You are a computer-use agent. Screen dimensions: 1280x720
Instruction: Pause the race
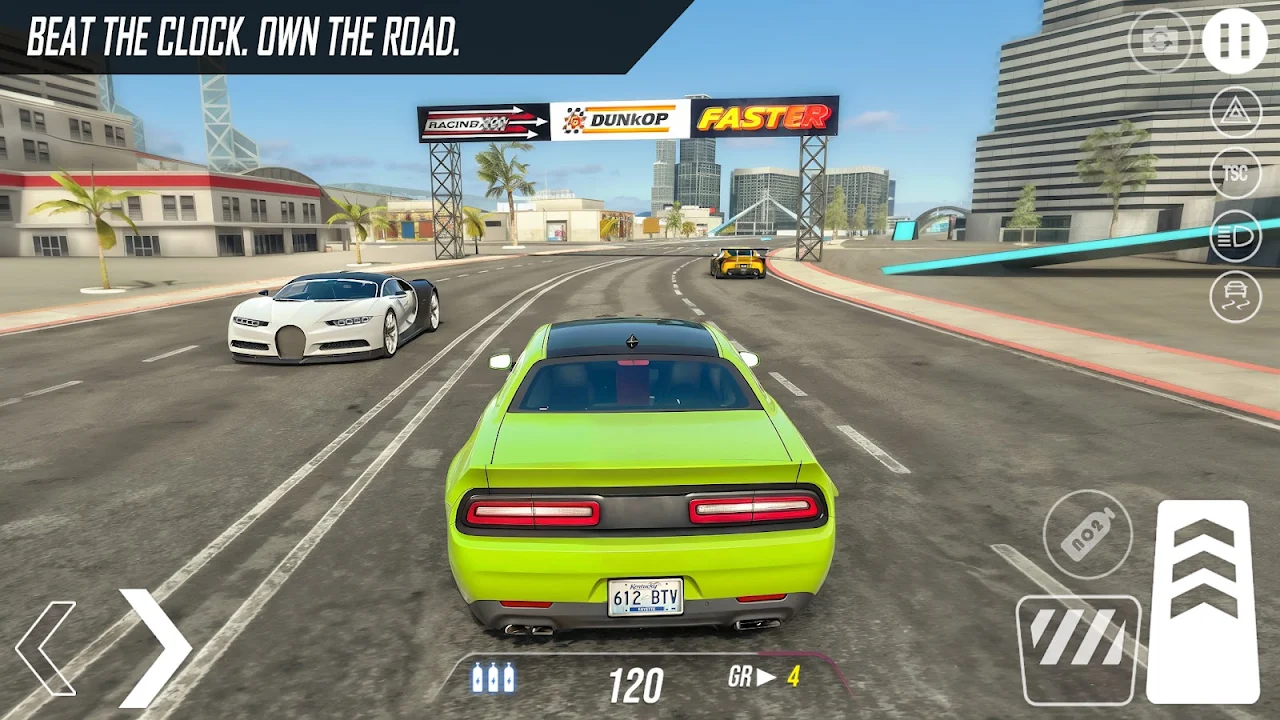[x=1234, y=41]
